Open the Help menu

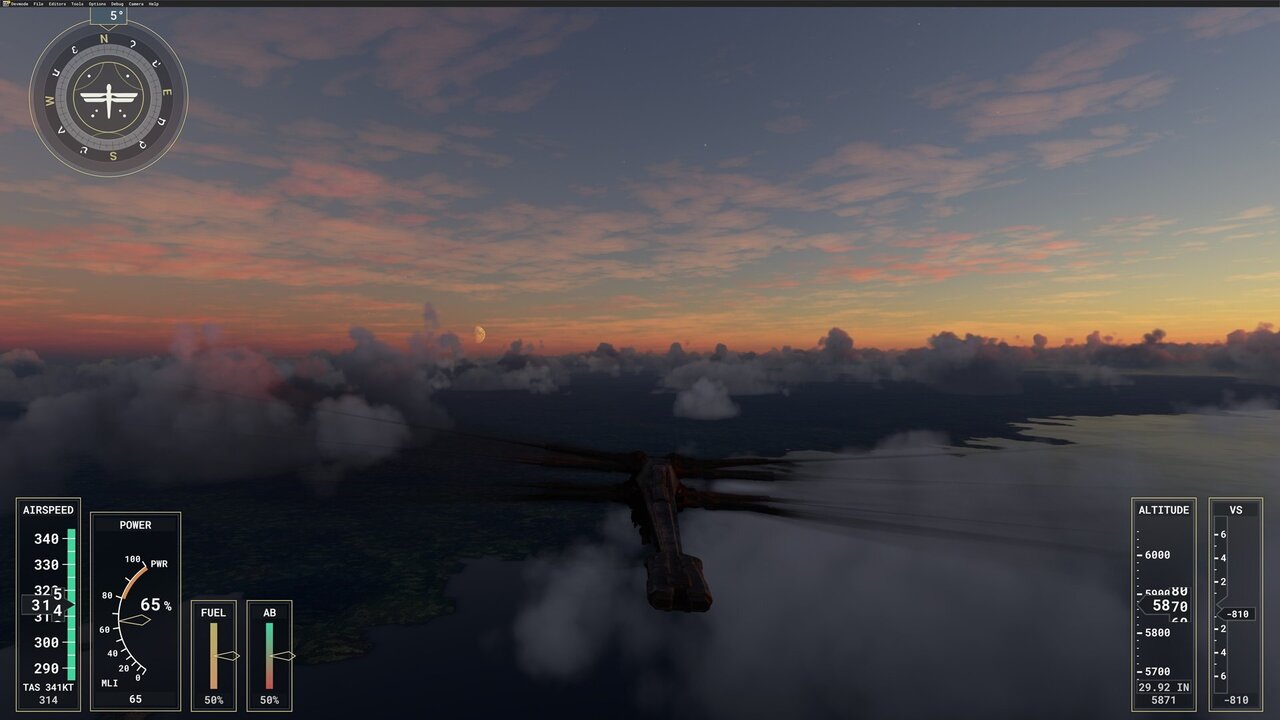point(153,4)
